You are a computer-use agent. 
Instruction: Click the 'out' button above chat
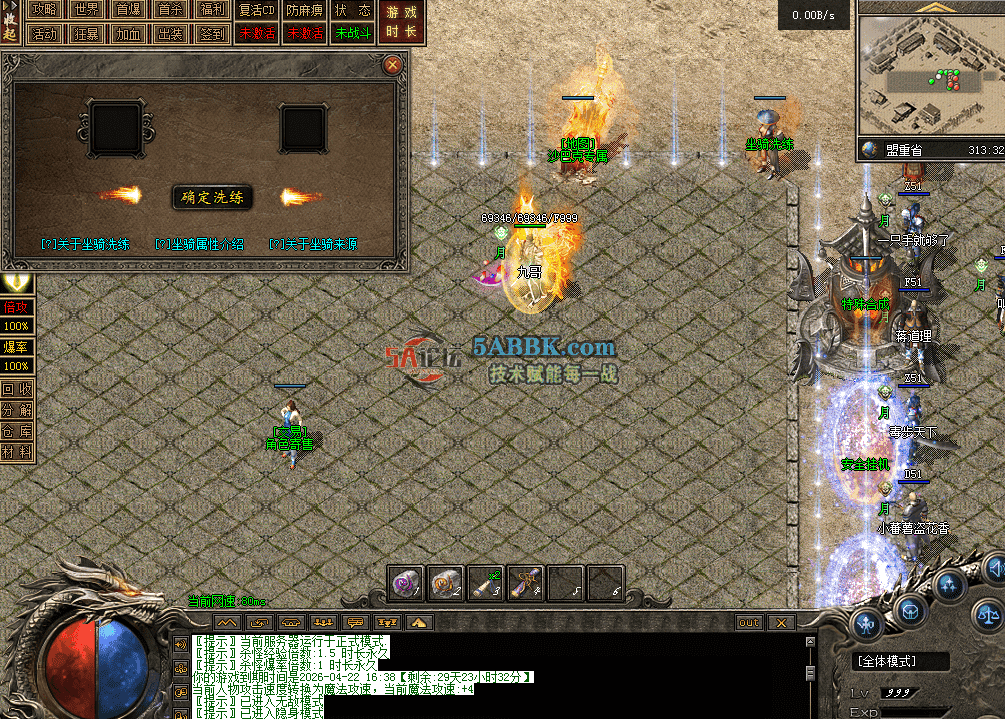click(x=749, y=622)
